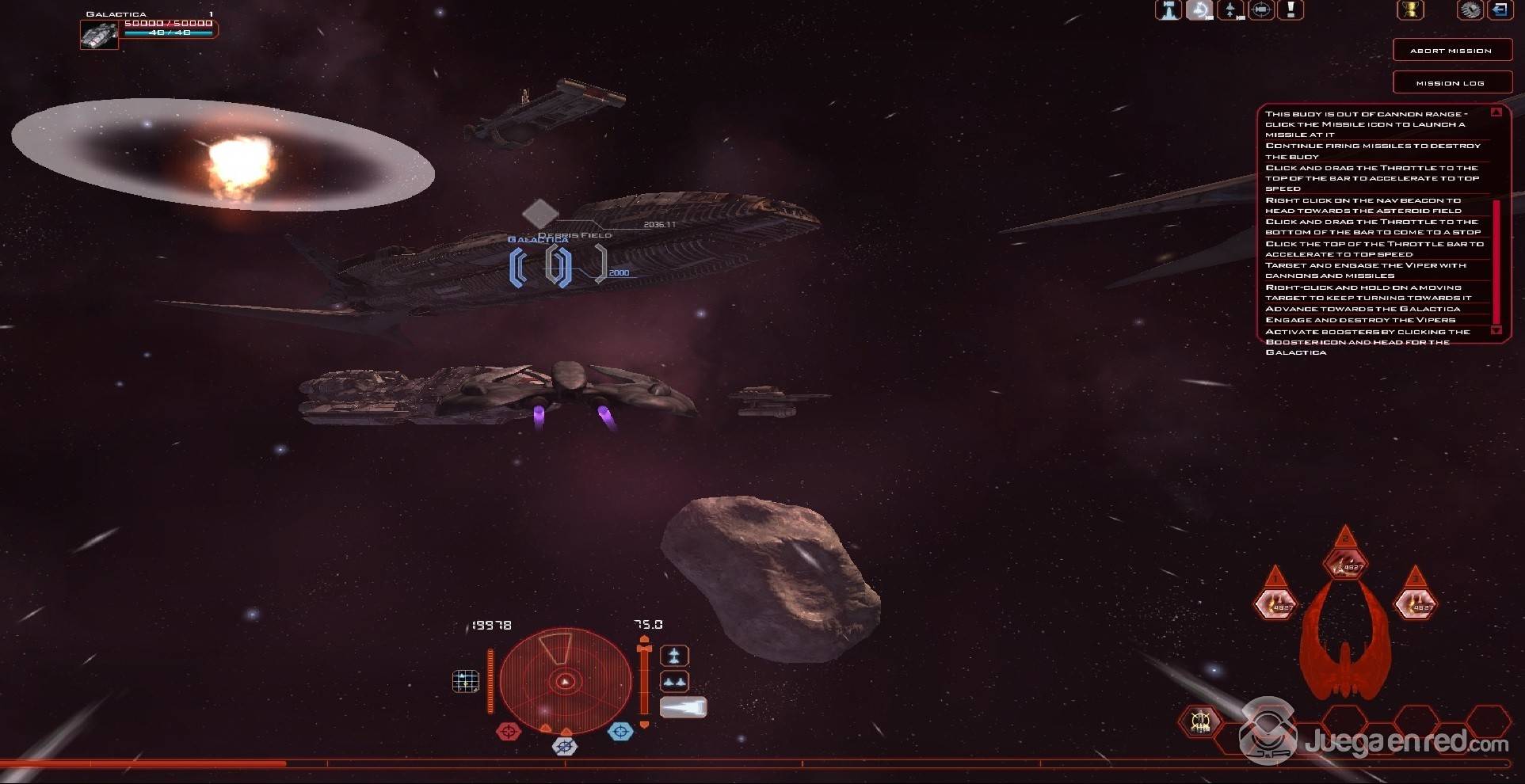Open the sector grid map icon

(x=465, y=681)
